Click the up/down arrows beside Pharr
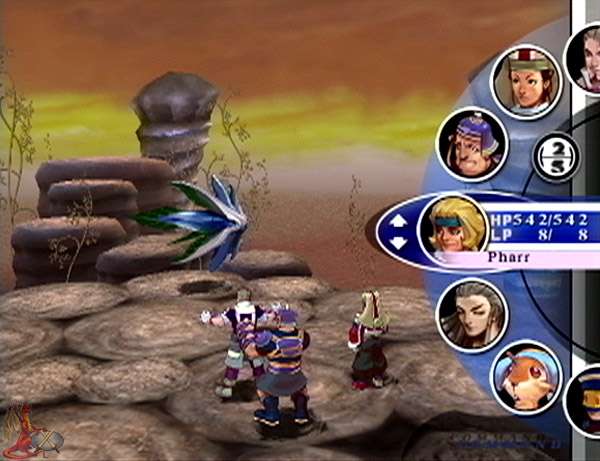The image size is (600, 461). [398, 229]
